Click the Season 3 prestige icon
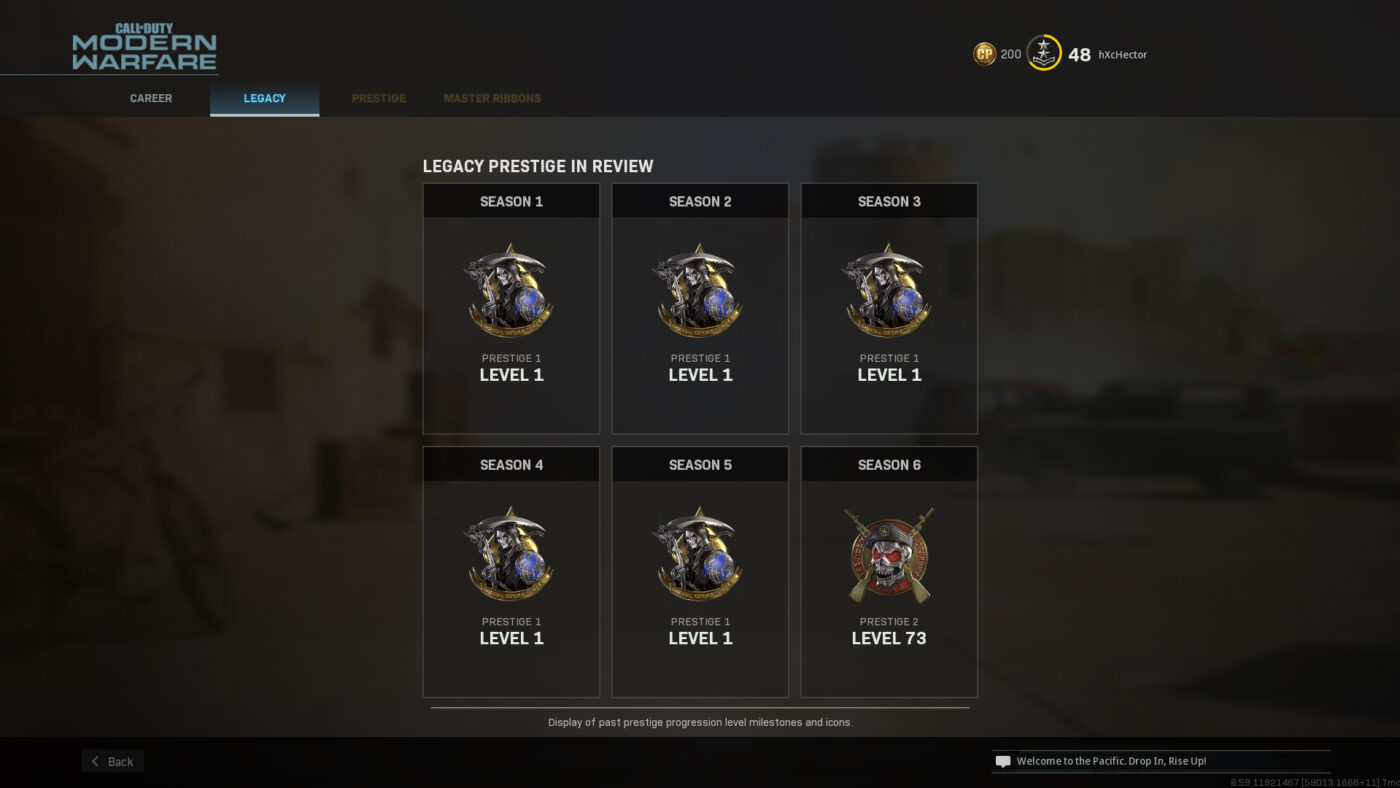 pyautogui.click(x=889, y=291)
